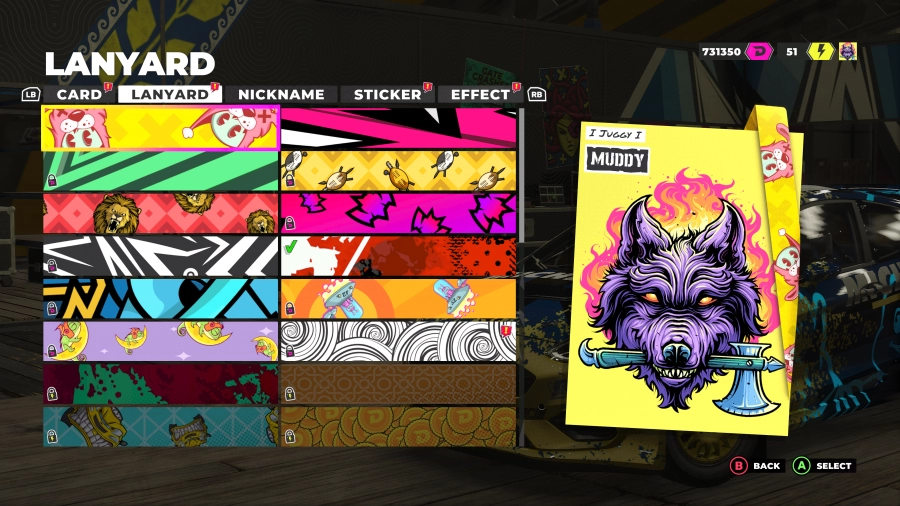Pick the magenta lanyard with purple stars

point(398,213)
